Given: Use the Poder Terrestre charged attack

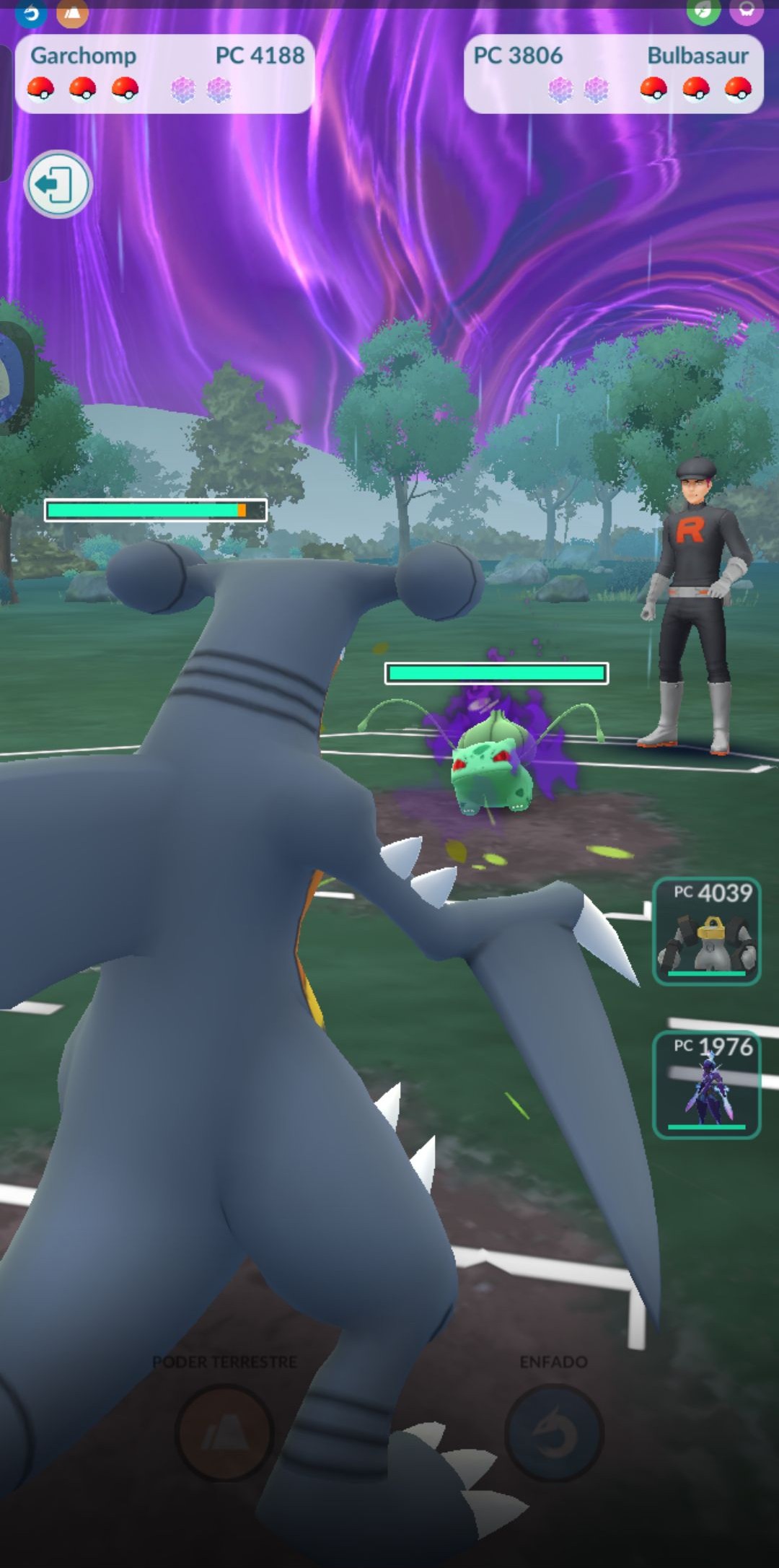Looking at the screenshot, I should pyautogui.click(x=224, y=1433).
